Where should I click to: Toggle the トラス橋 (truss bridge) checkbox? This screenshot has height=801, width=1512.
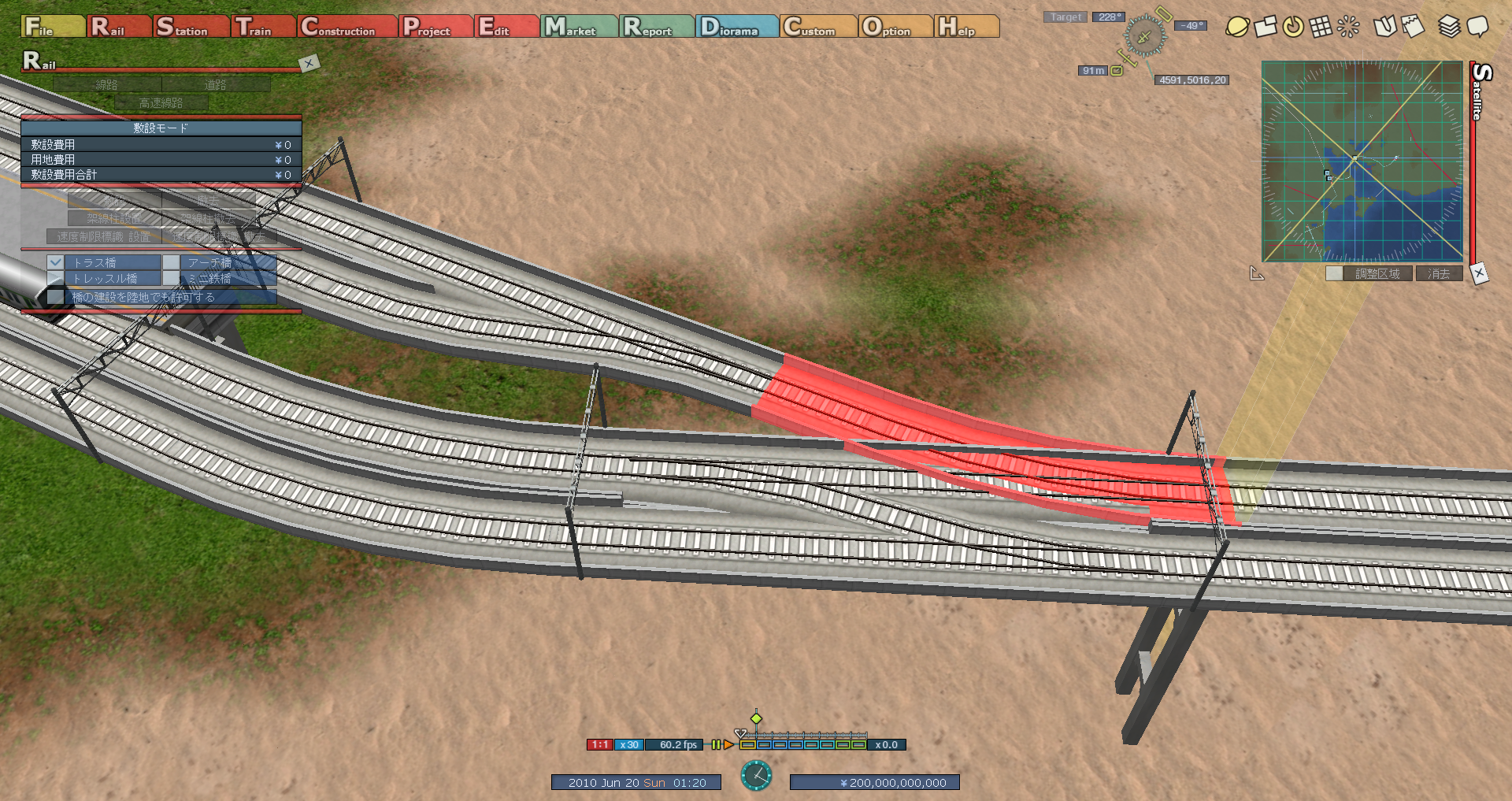tap(55, 262)
